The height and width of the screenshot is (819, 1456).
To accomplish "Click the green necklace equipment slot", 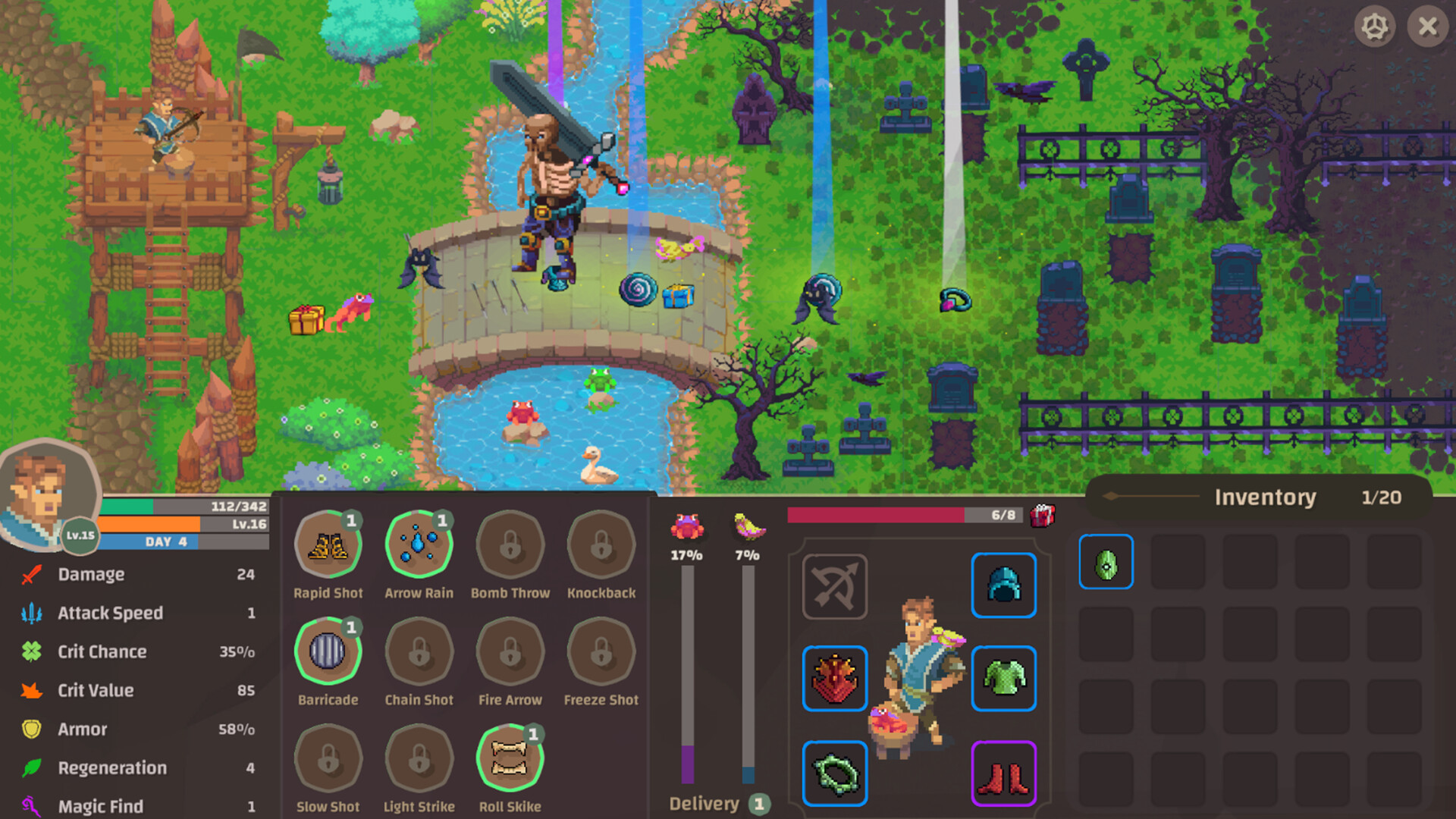I will tap(834, 773).
